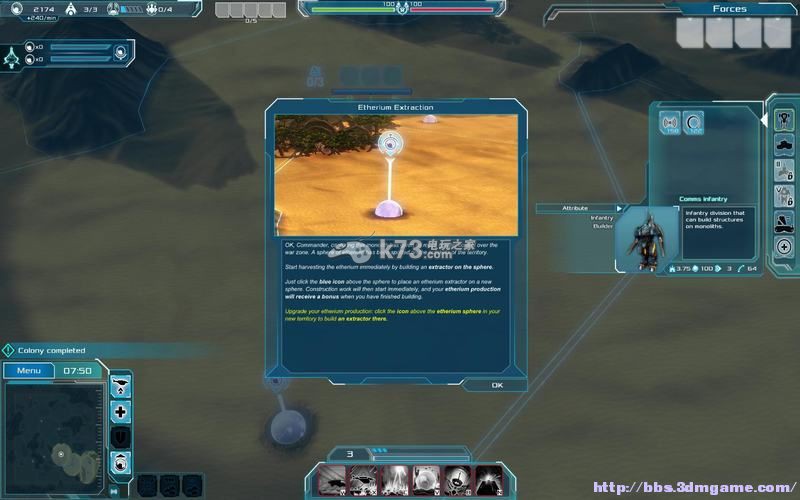The height and width of the screenshot is (500, 800).
Task: Select the signal antenna icon in the unit panel
Action: coord(670,124)
